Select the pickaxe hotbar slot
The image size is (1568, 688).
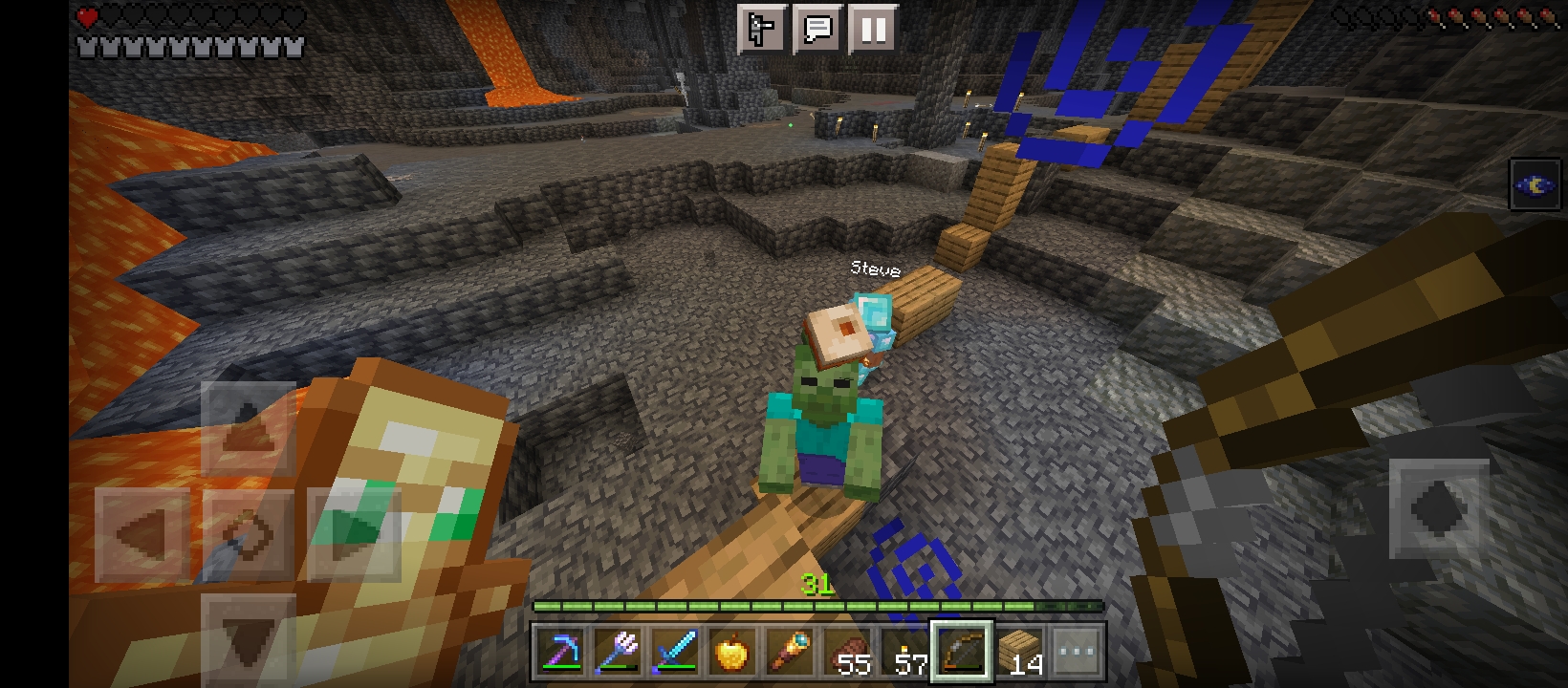(560, 654)
